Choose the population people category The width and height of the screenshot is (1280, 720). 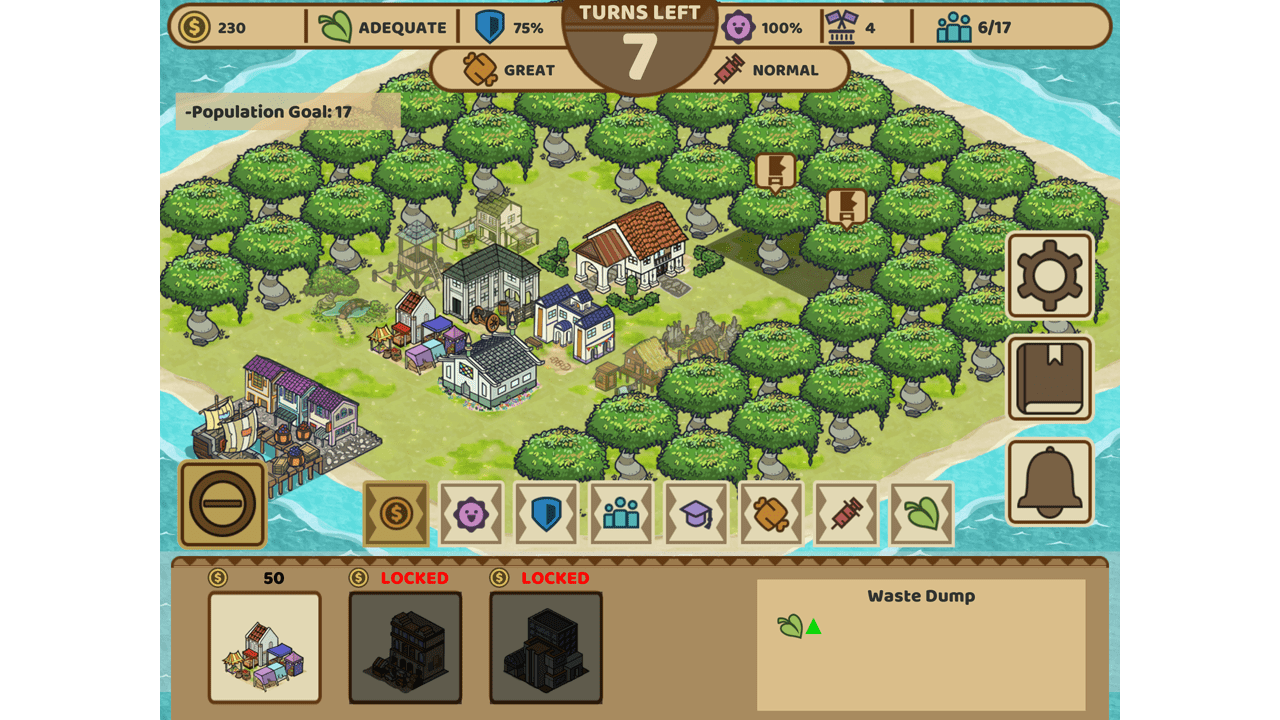(621, 514)
